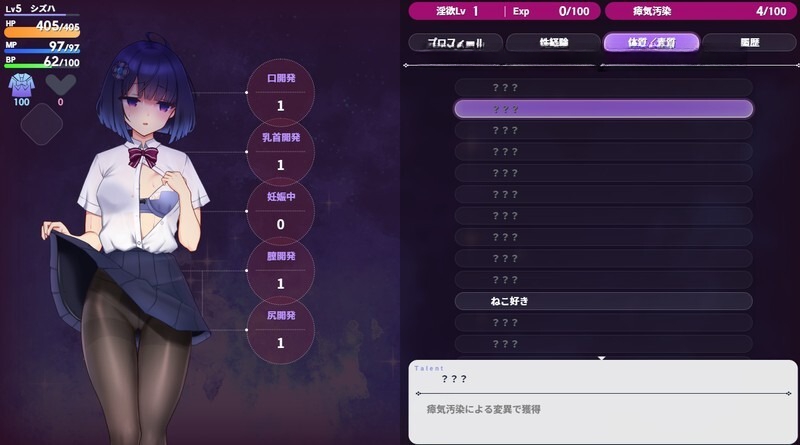Click the school uniform durability icon
800x445 pixels.
coord(21,85)
